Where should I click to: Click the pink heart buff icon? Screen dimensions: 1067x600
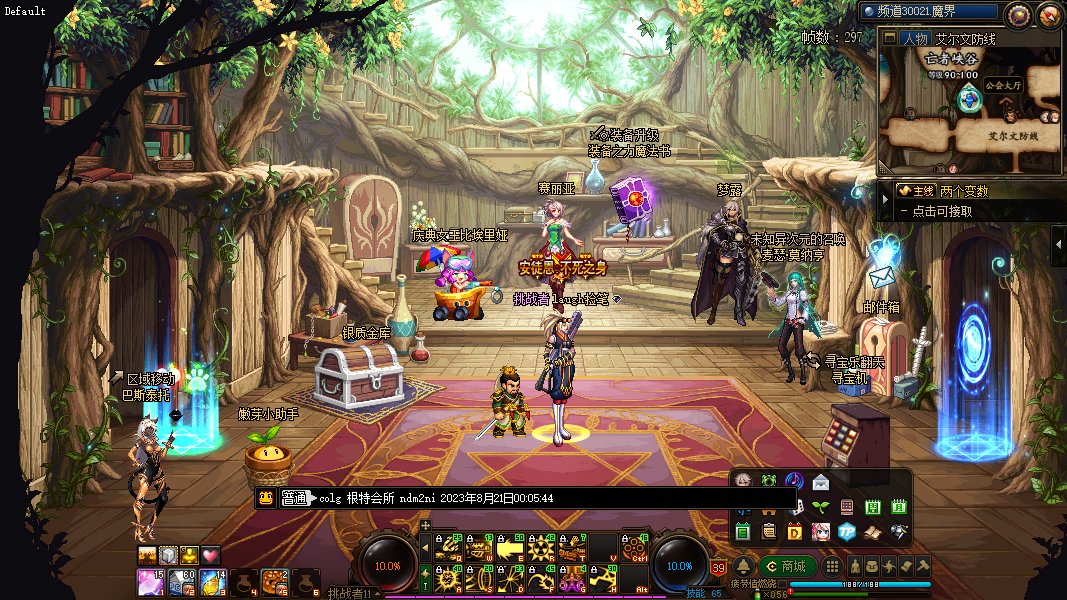tap(210, 555)
